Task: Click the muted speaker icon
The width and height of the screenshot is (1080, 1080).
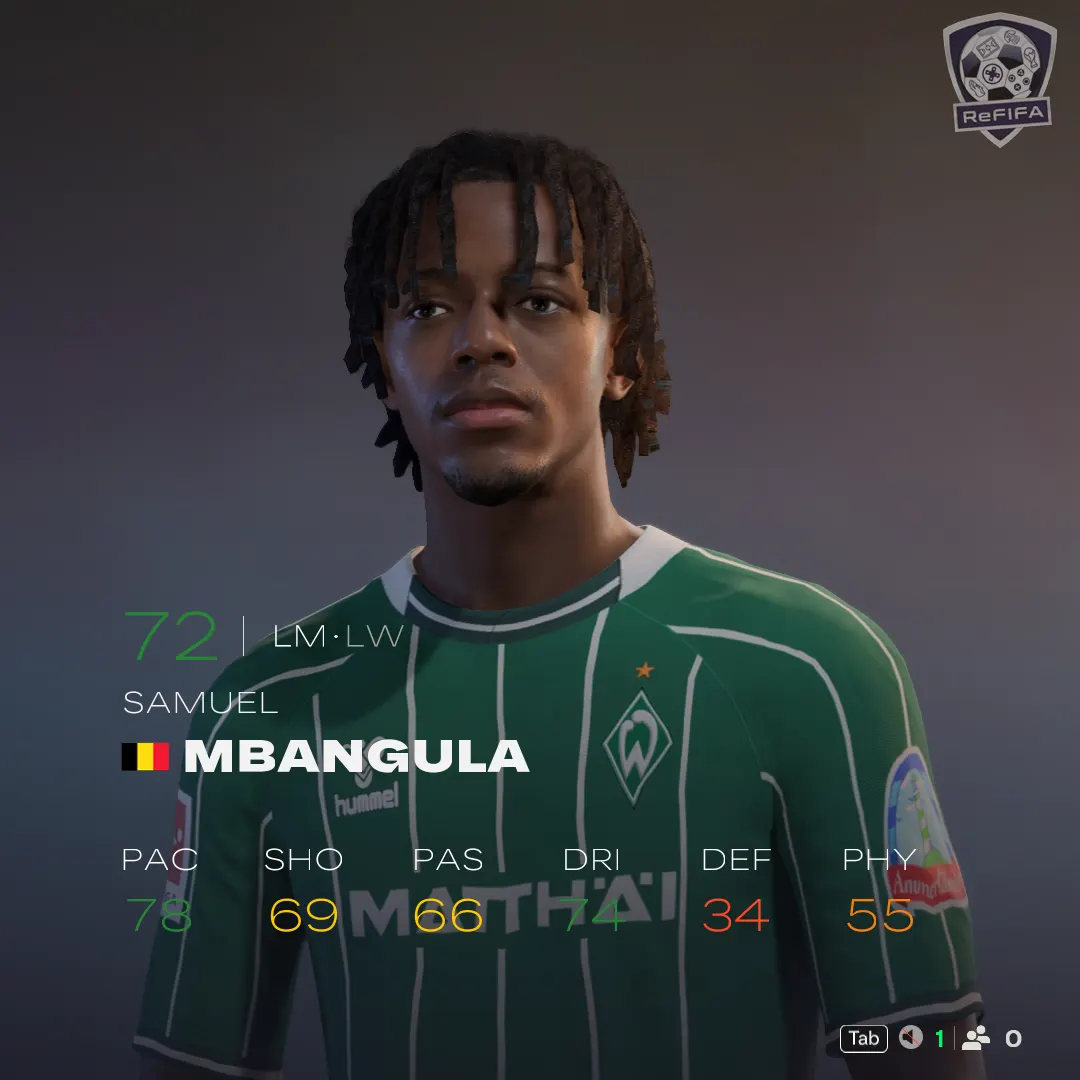Action: tap(910, 1038)
